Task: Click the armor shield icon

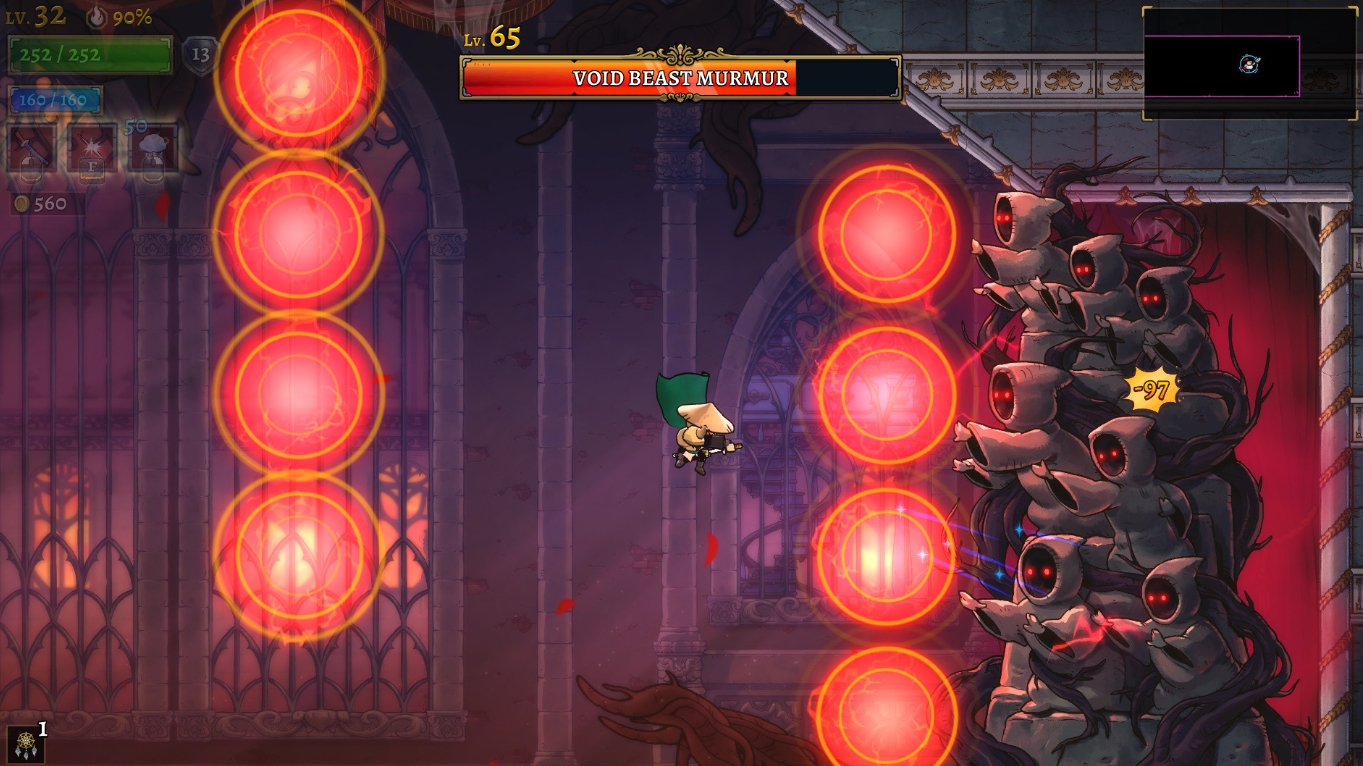Action: tap(200, 55)
